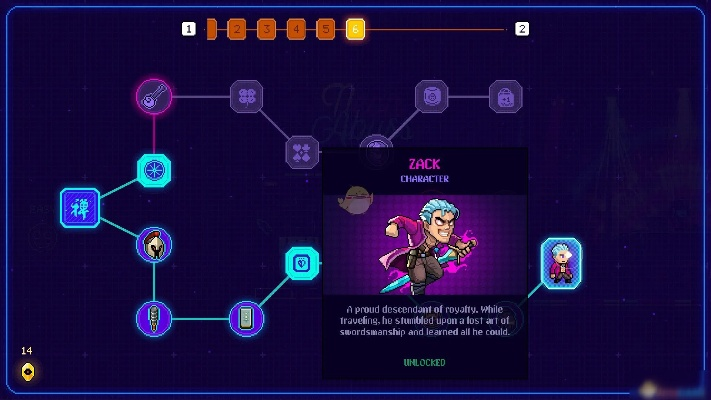The height and width of the screenshot is (400, 711).
Task: Select the Zack character portrait node
Action: (x=561, y=262)
